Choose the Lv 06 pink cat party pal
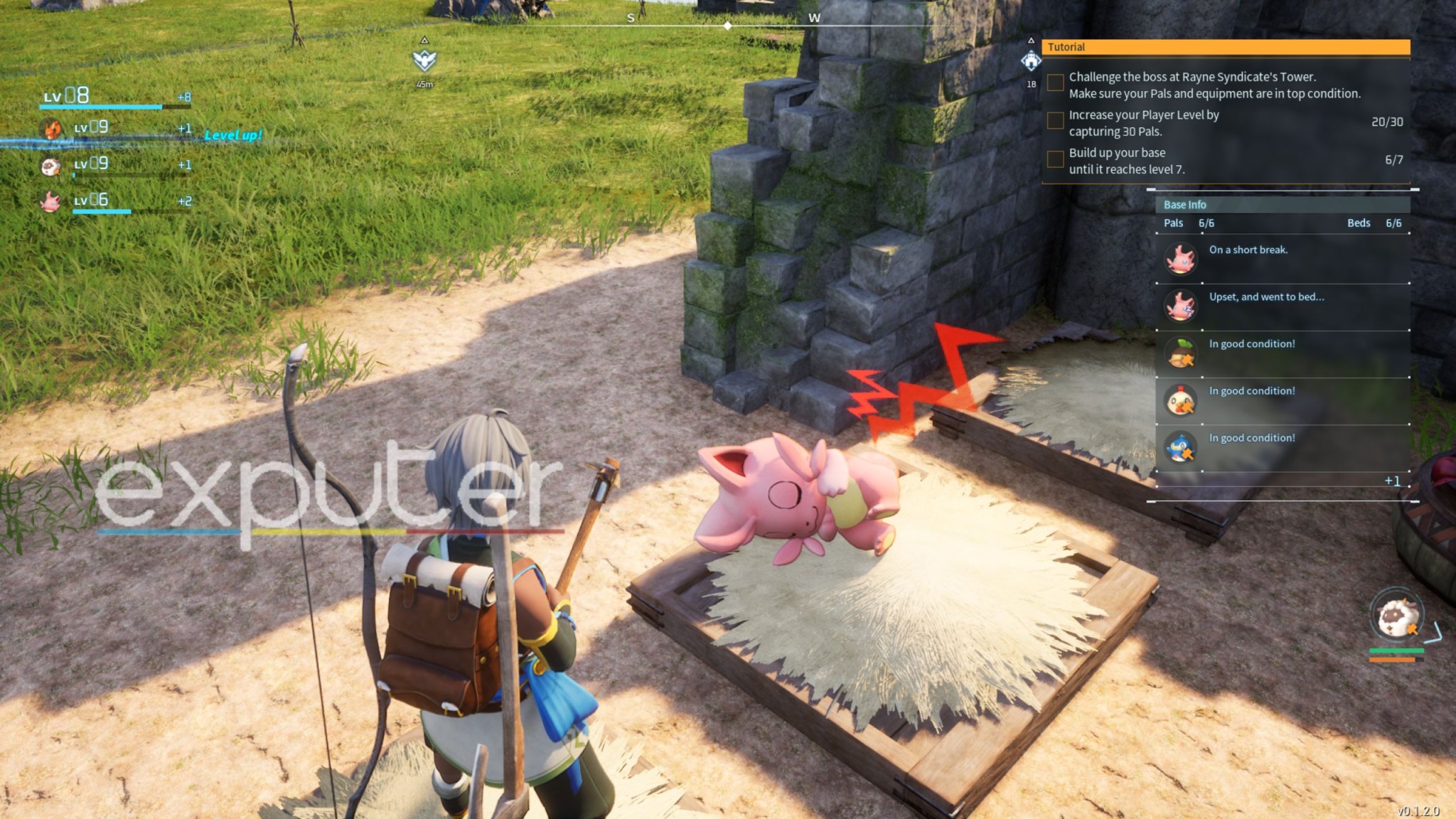This screenshot has height=819, width=1456. (51, 202)
